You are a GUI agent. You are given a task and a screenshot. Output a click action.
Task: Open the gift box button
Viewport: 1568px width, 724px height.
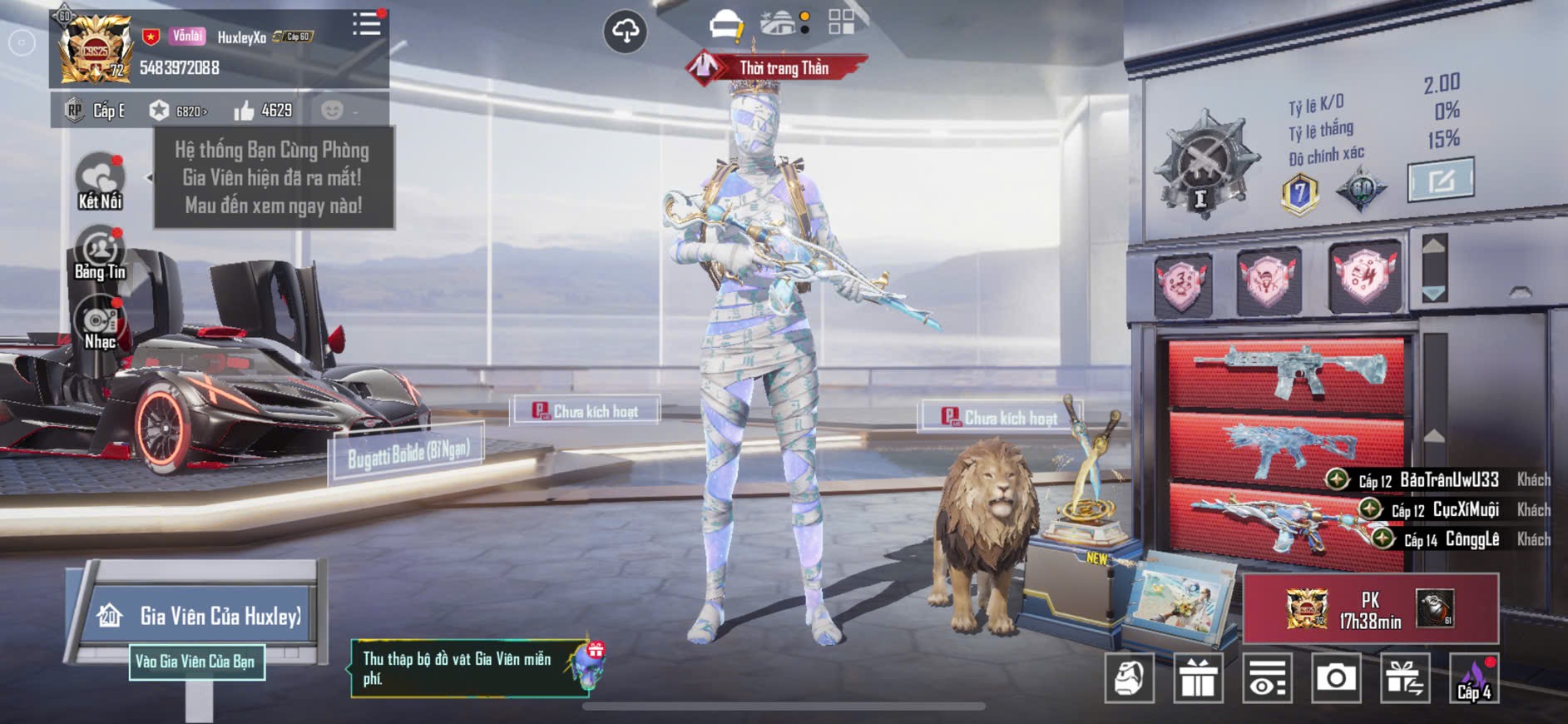(1198, 678)
